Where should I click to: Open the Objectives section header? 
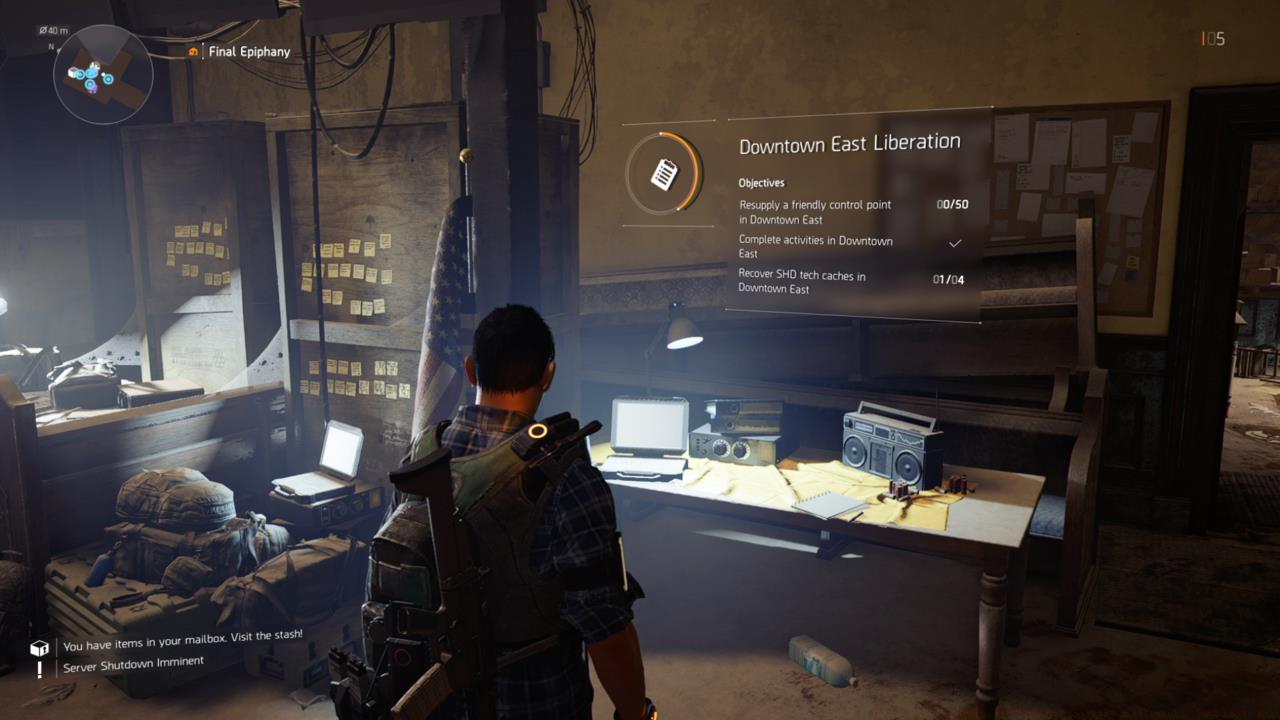[x=761, y=183]
